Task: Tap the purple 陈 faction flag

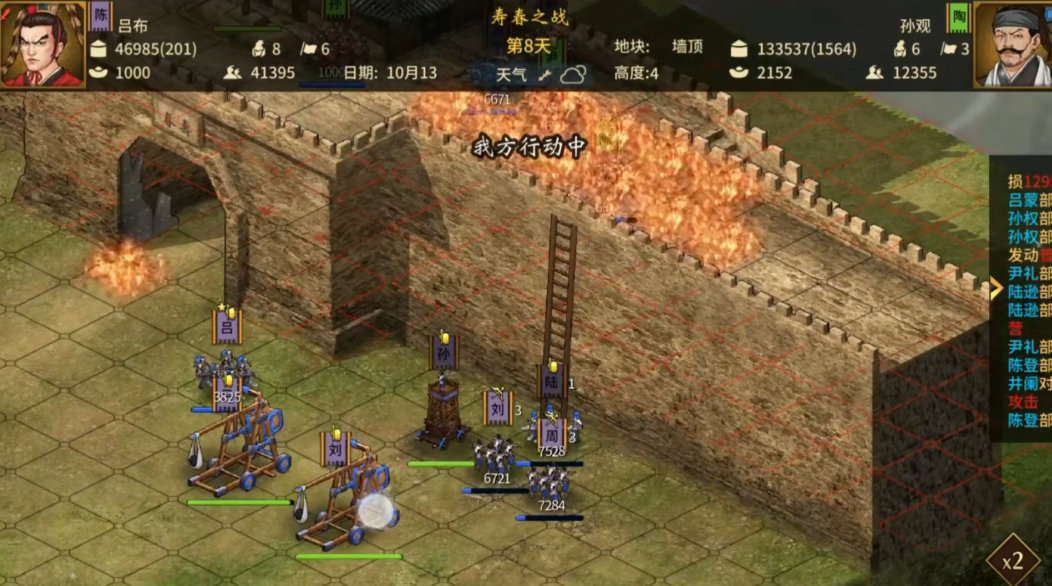Action: [x=101, y=16]
